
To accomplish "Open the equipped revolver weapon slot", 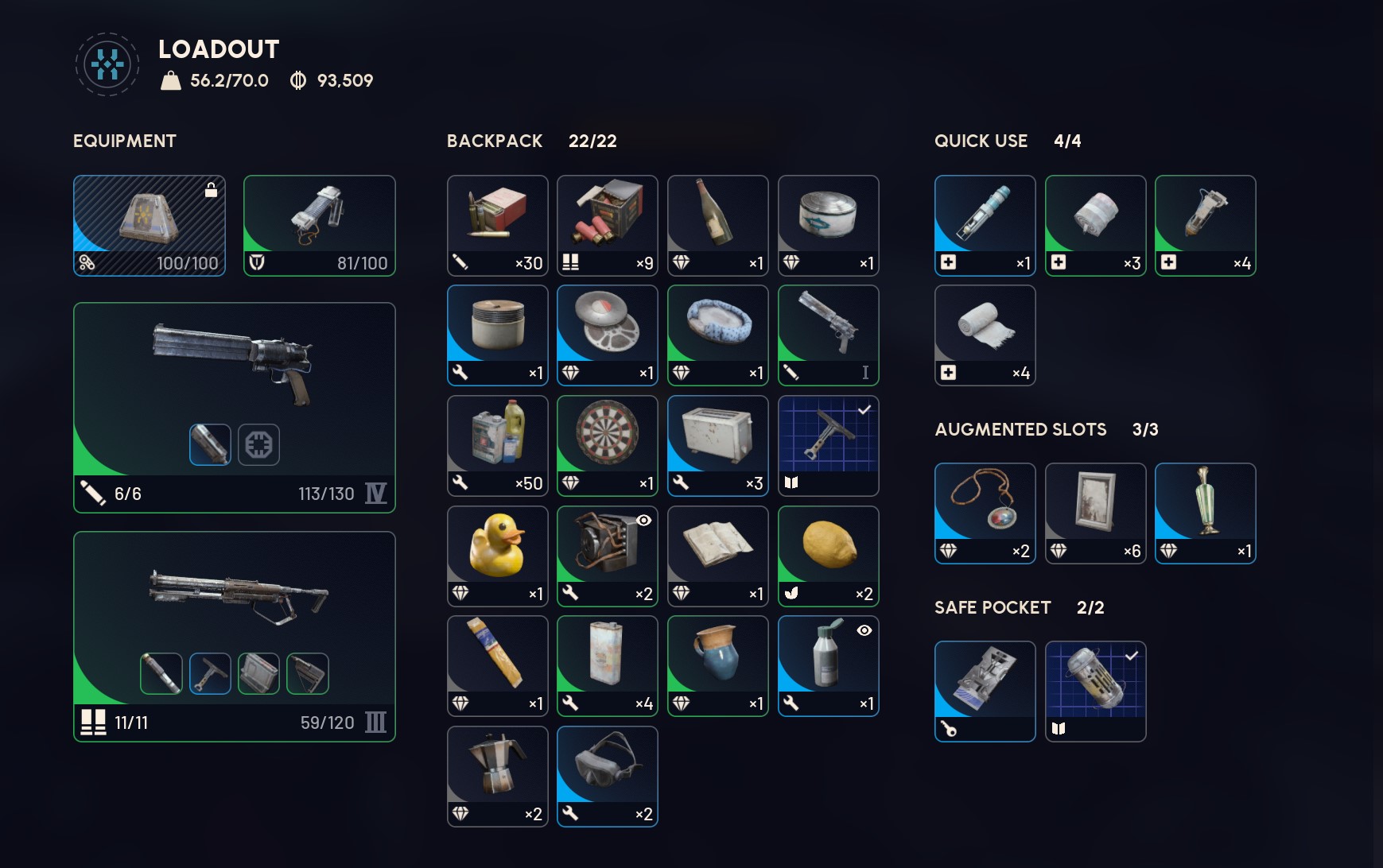I will coord(234,407).
